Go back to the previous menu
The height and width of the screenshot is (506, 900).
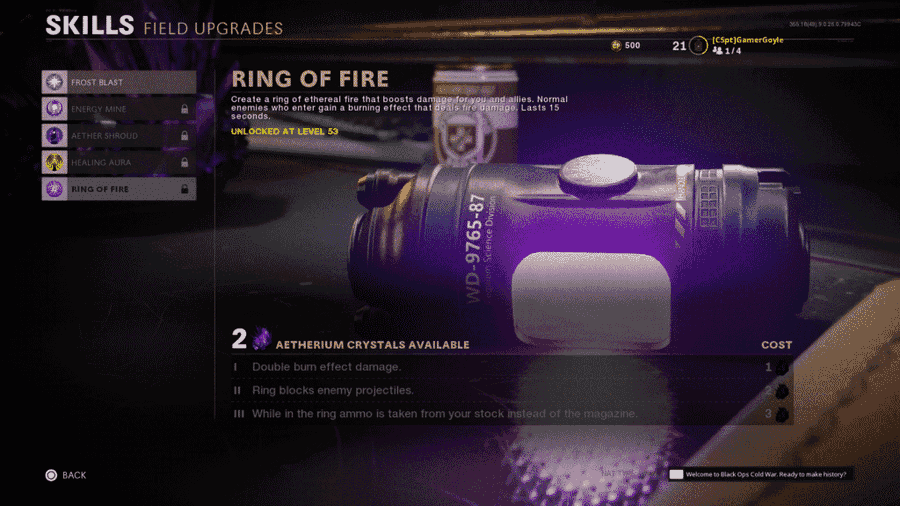coord(66,475)
